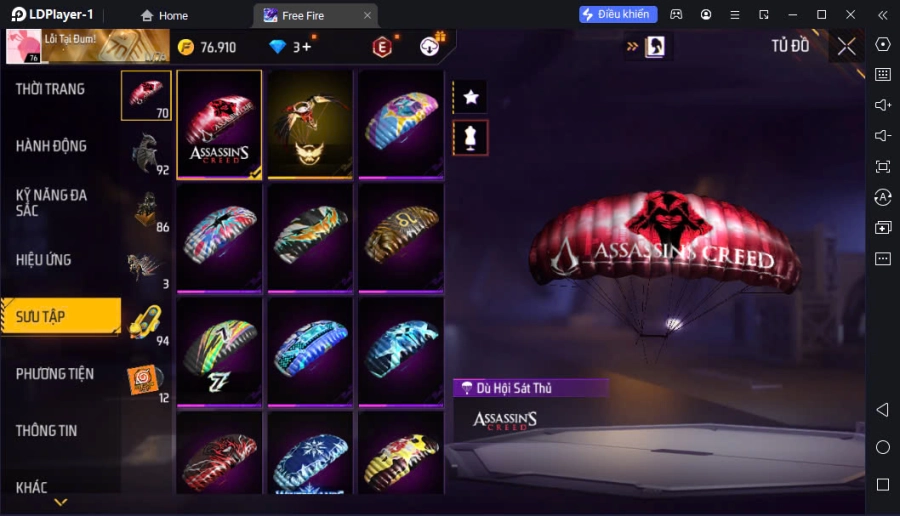Viewport: 900px width, 516px height.
Task: Select the mannequin filter icon
Action: (x=471, y=138)
